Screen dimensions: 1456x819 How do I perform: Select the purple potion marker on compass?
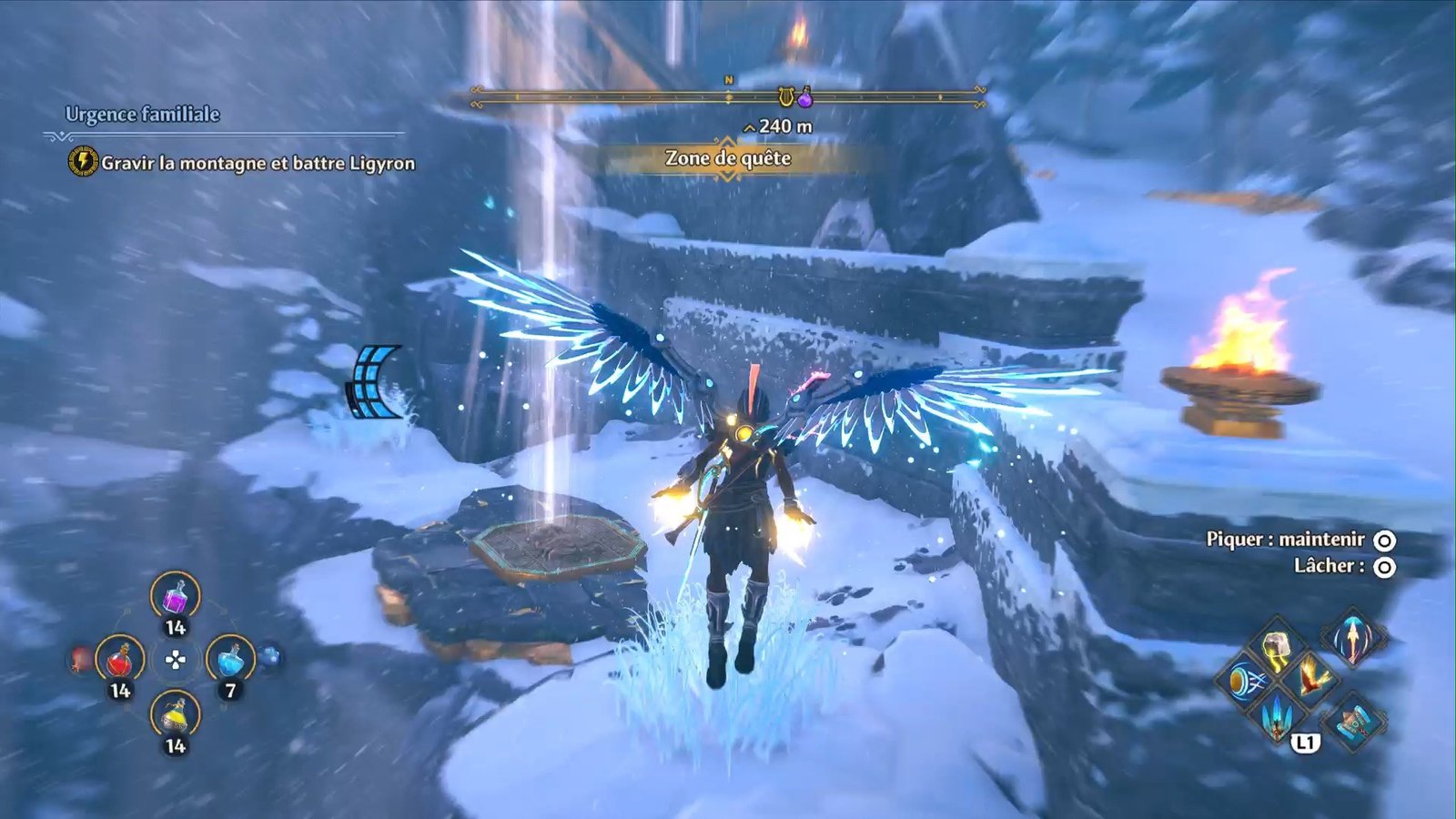tap(805, 96)
